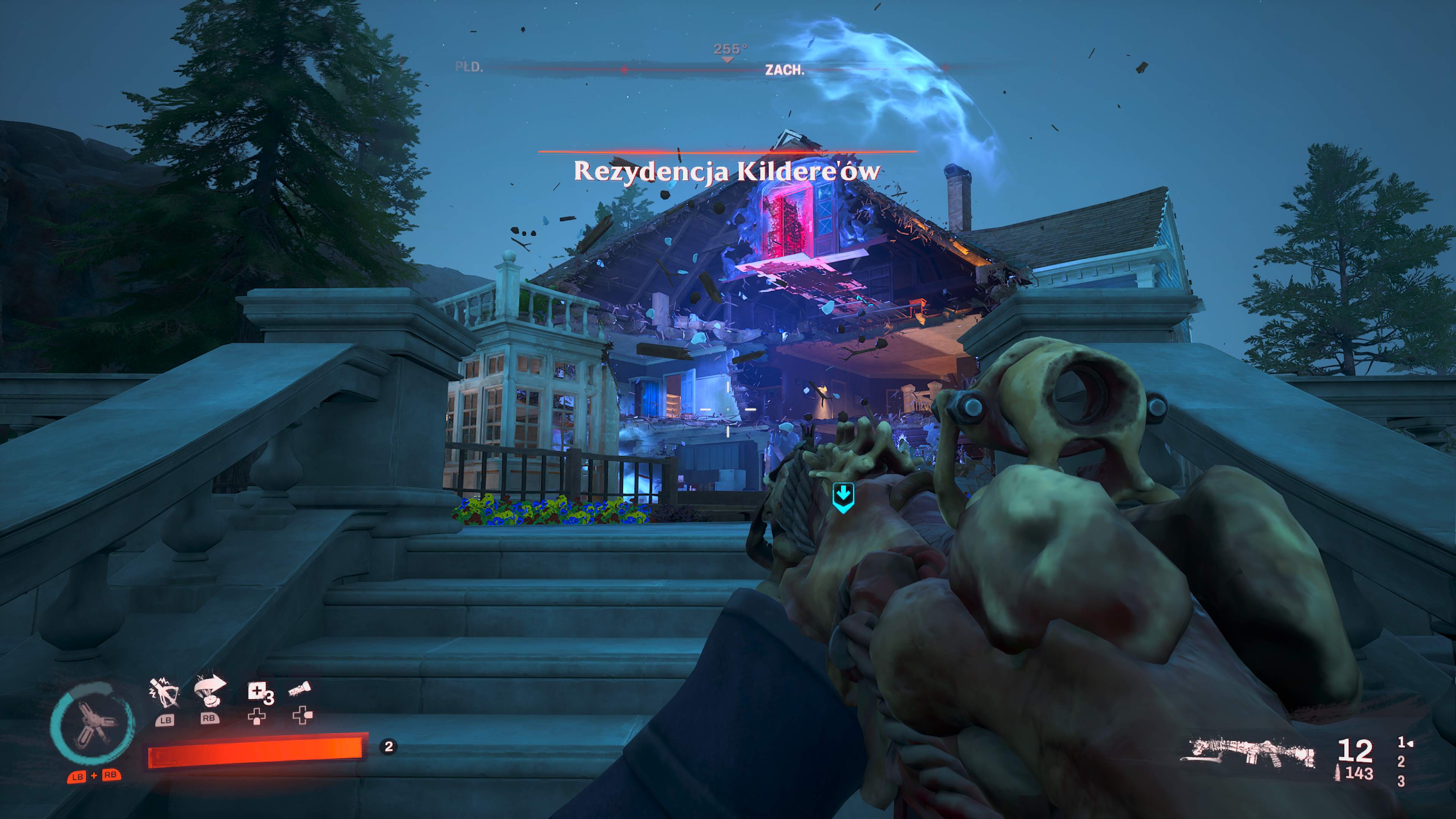
Task: Toggle the flashlight icon
Action: (300, 690)
